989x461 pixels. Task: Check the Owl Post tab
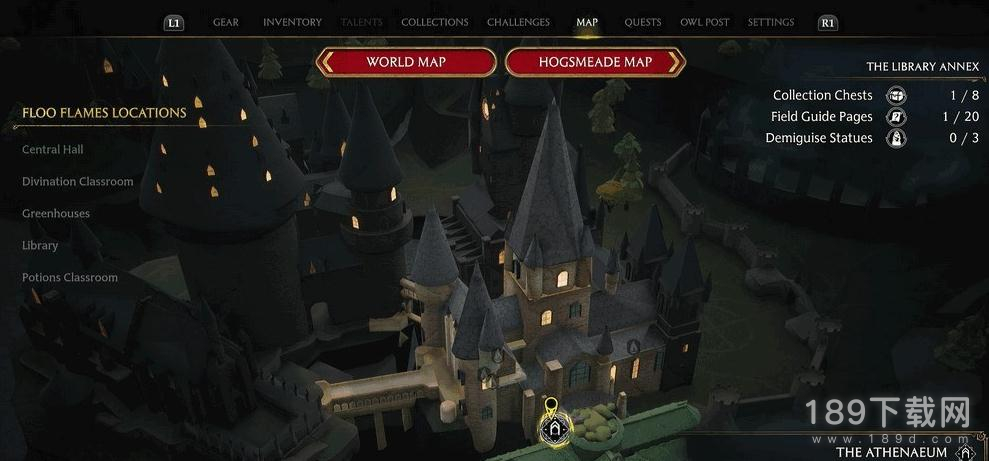[x=704, y=22]
